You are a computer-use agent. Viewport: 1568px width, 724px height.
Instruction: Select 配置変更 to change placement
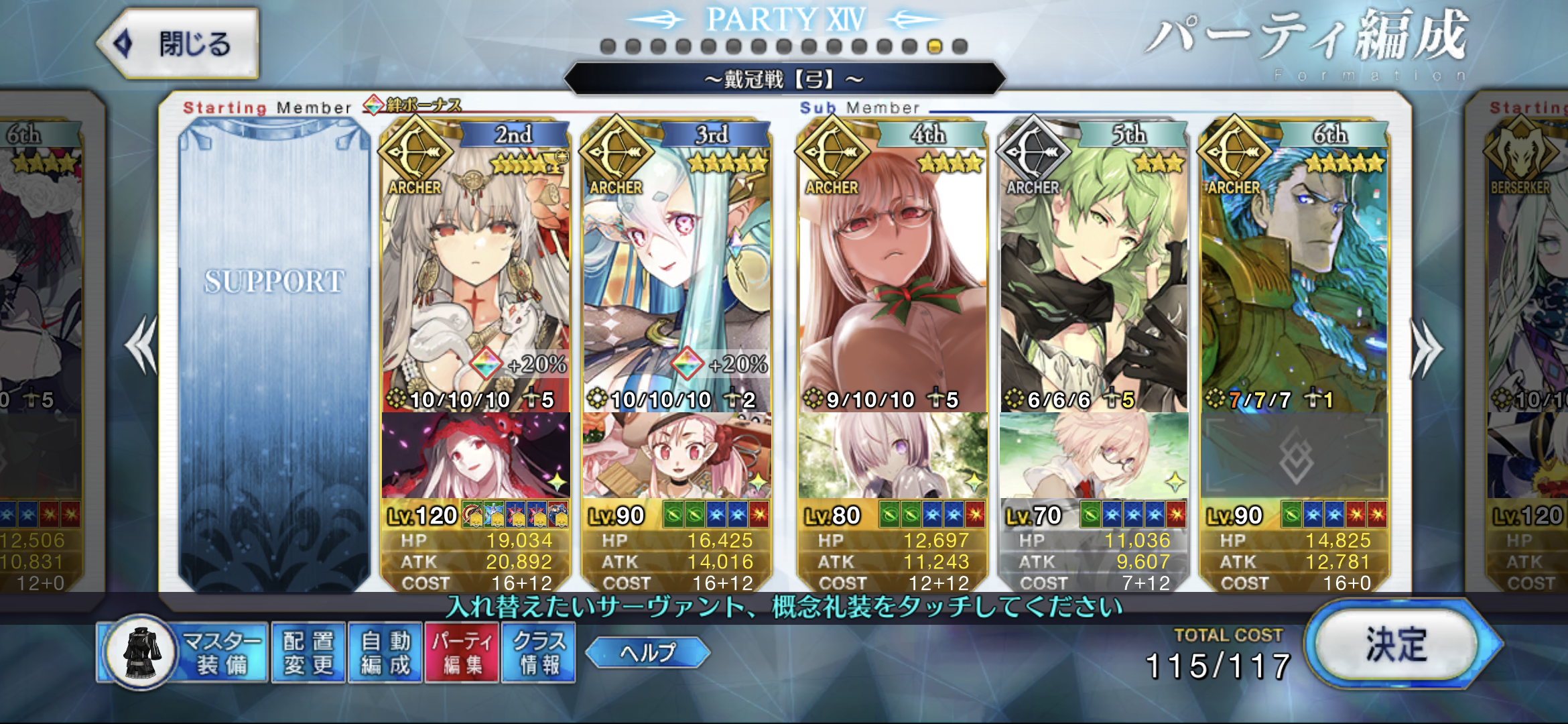point(308,653)
